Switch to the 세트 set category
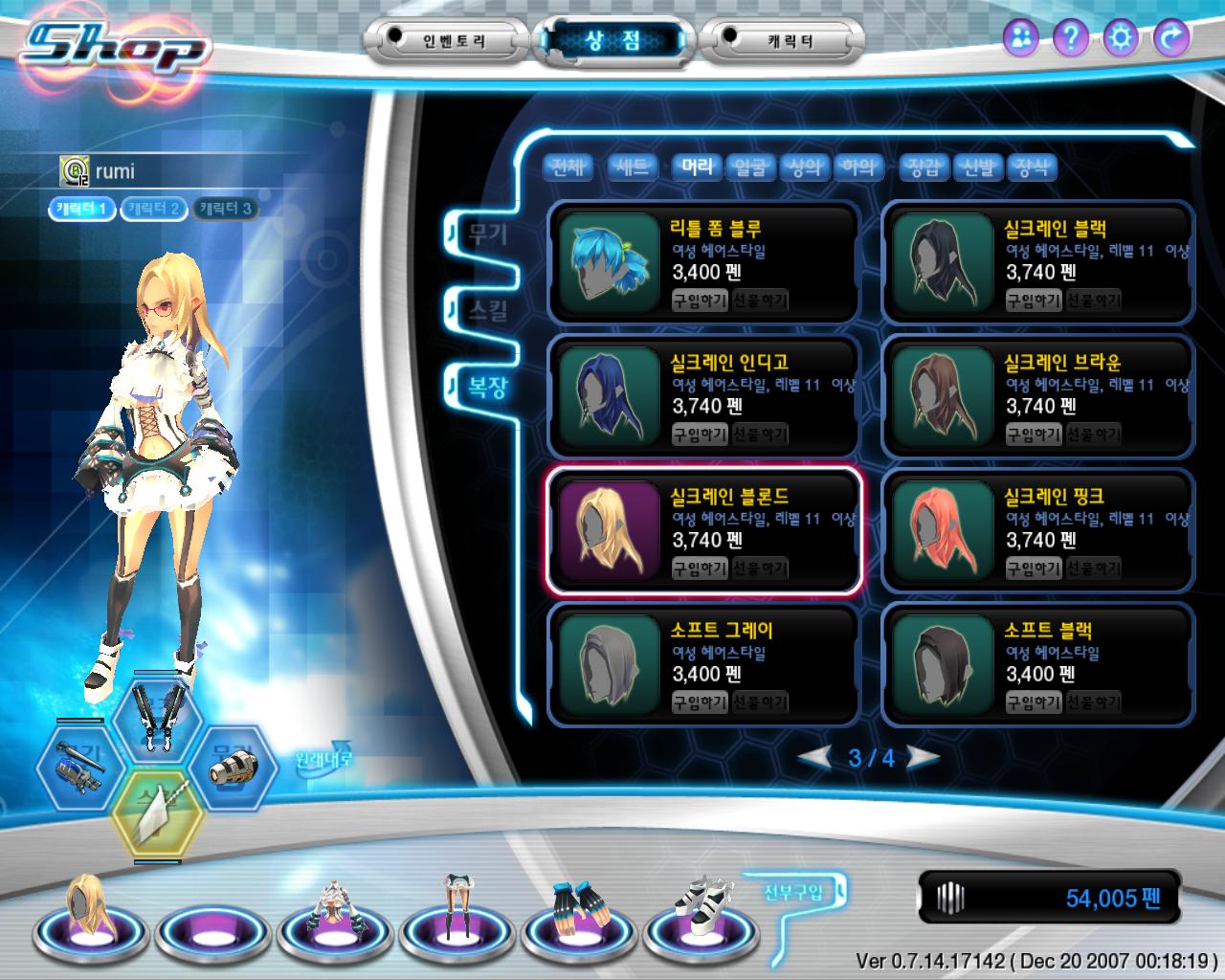1225x980 pixels. tap(633, 168)
